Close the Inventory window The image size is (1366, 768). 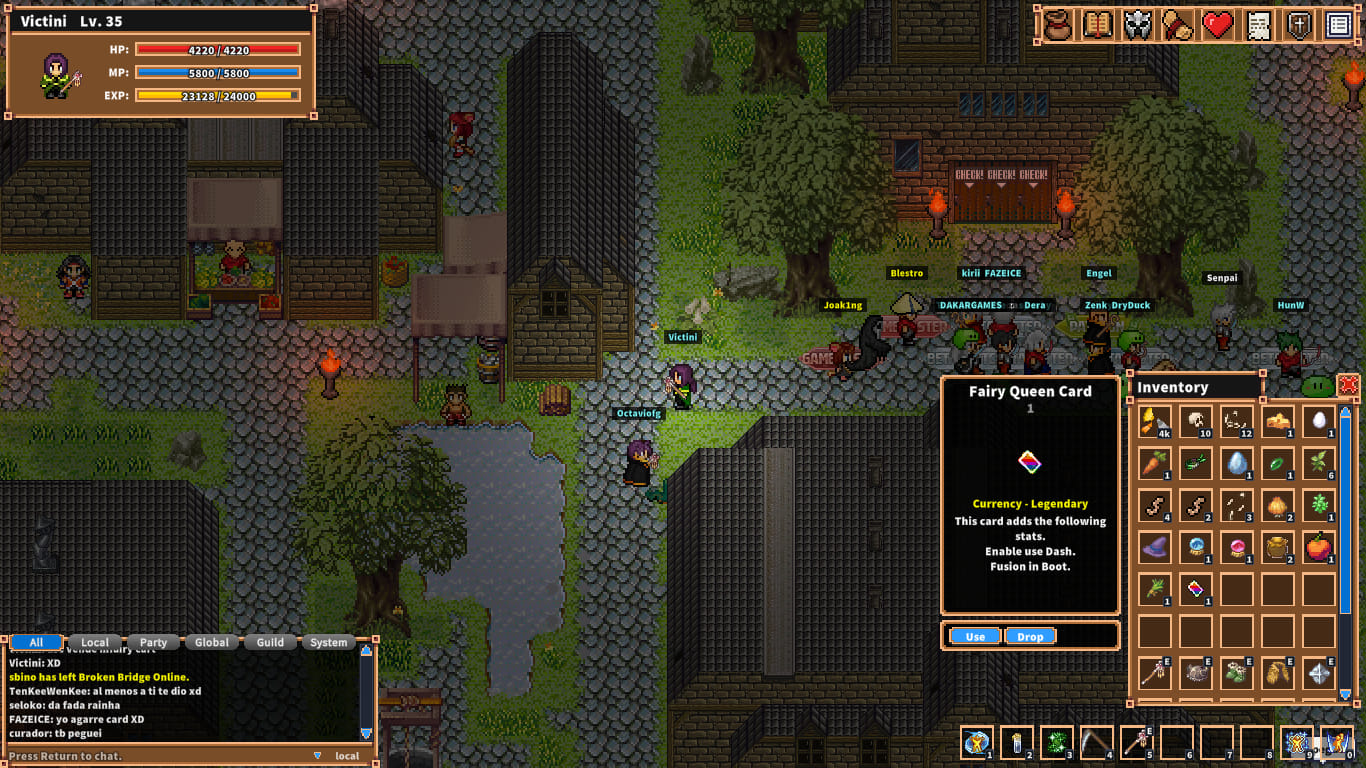(x=1348, y=385)
